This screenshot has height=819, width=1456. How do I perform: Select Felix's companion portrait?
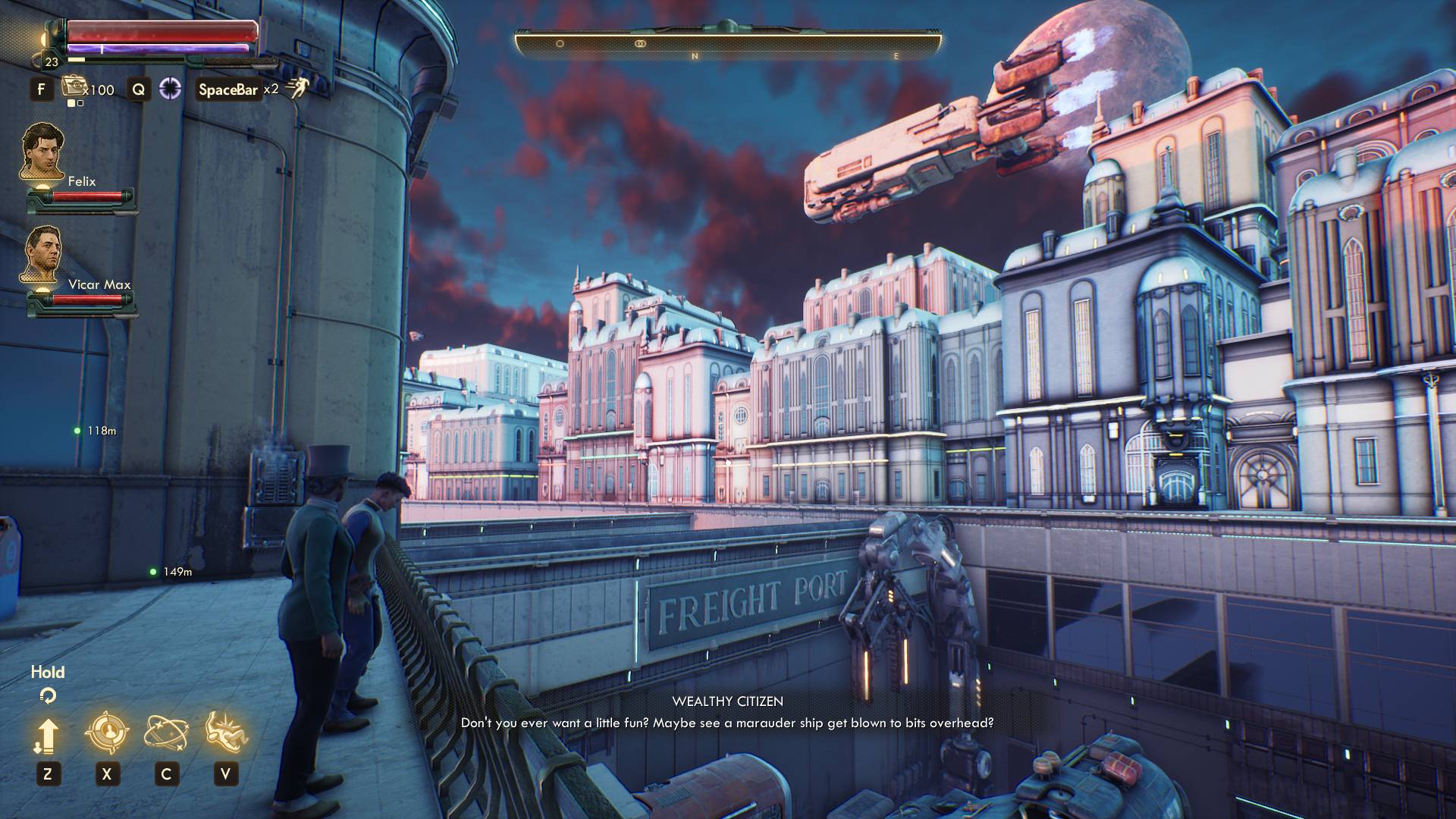tap(42, 152)
